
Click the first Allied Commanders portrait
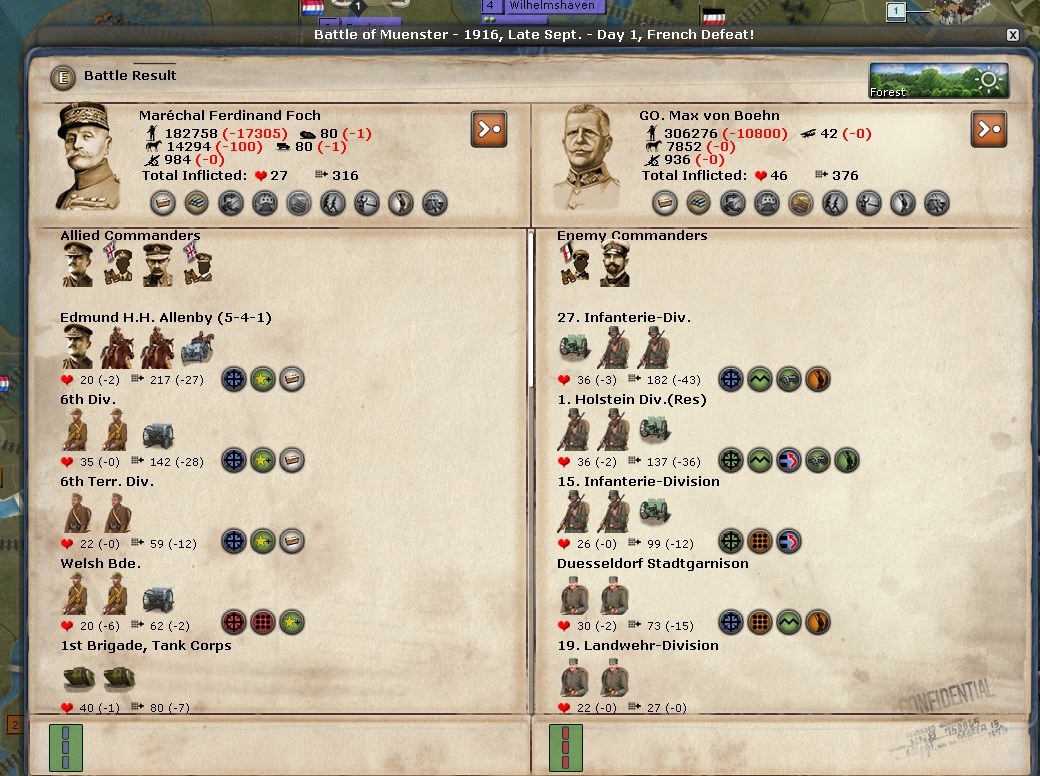(x=77, y=264)
